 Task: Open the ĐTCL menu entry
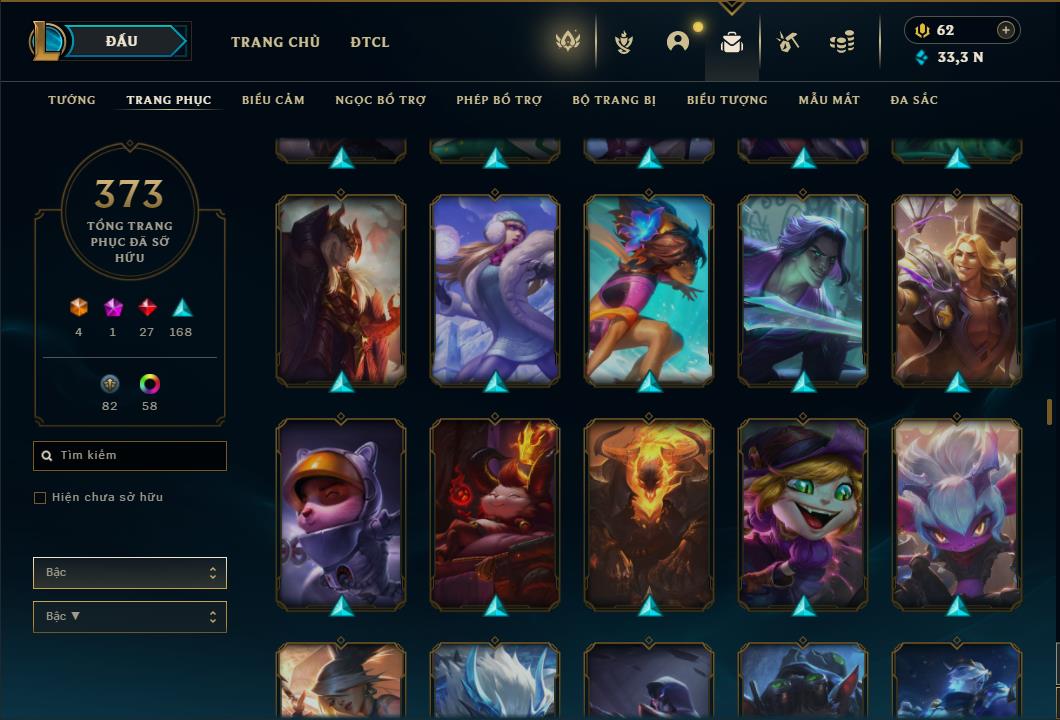370,42
